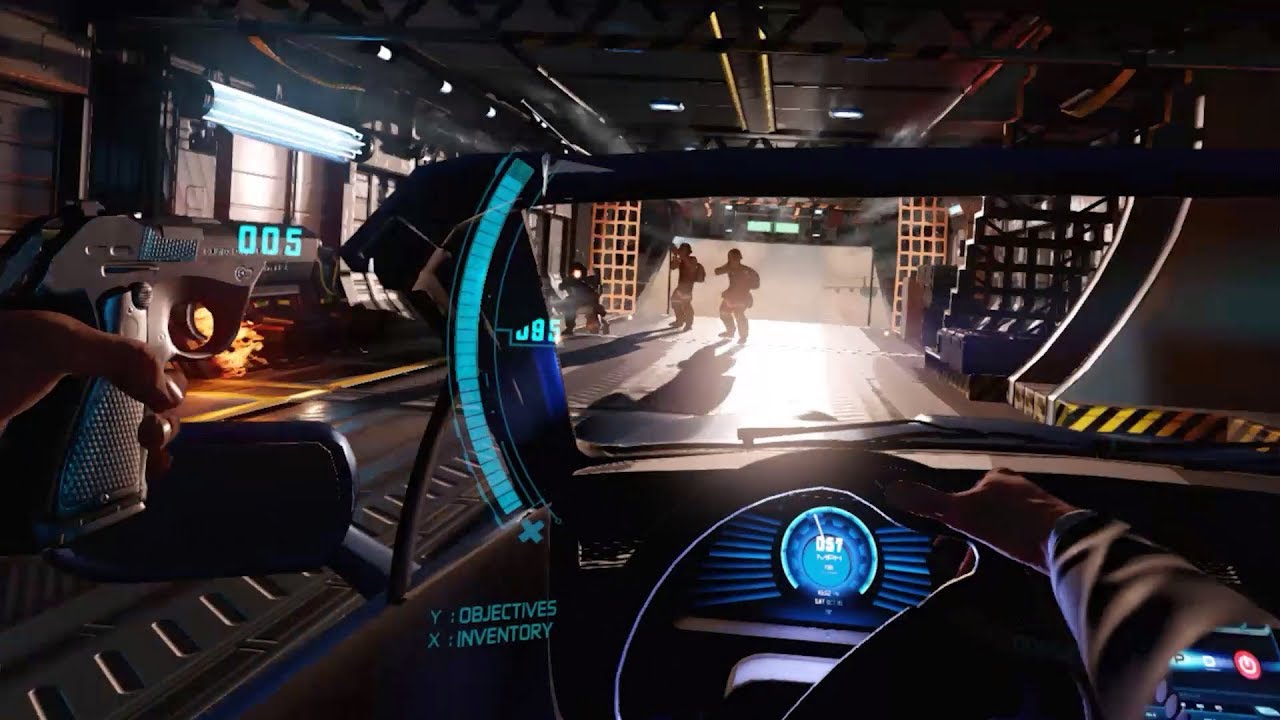Open the temperature readout at gauge bottom
Viewport: 1280px width, 720px height.
click(828, 612)
